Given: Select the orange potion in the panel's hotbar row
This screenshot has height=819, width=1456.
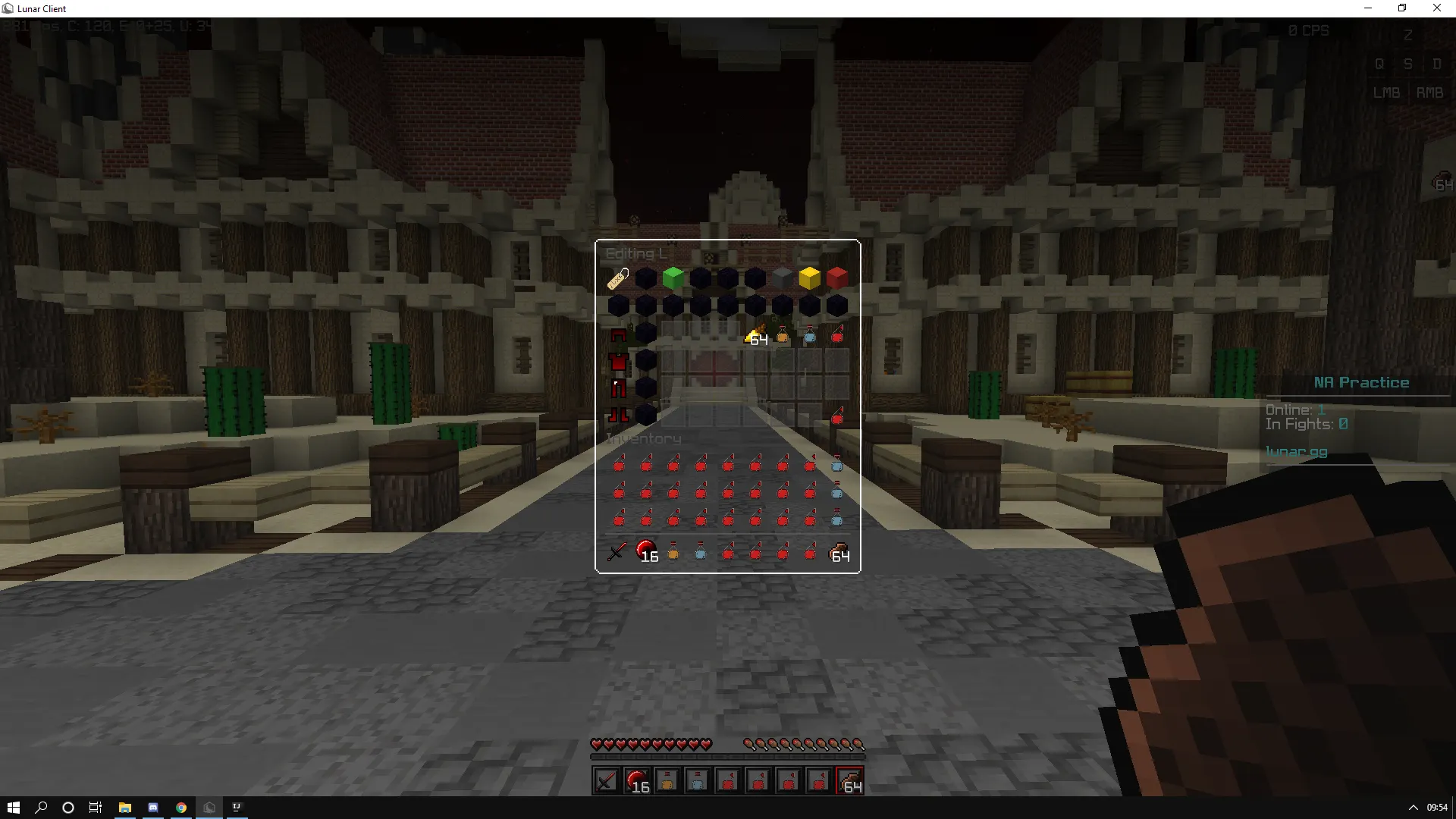Looking at the screenshot, I should coord(673,552).
